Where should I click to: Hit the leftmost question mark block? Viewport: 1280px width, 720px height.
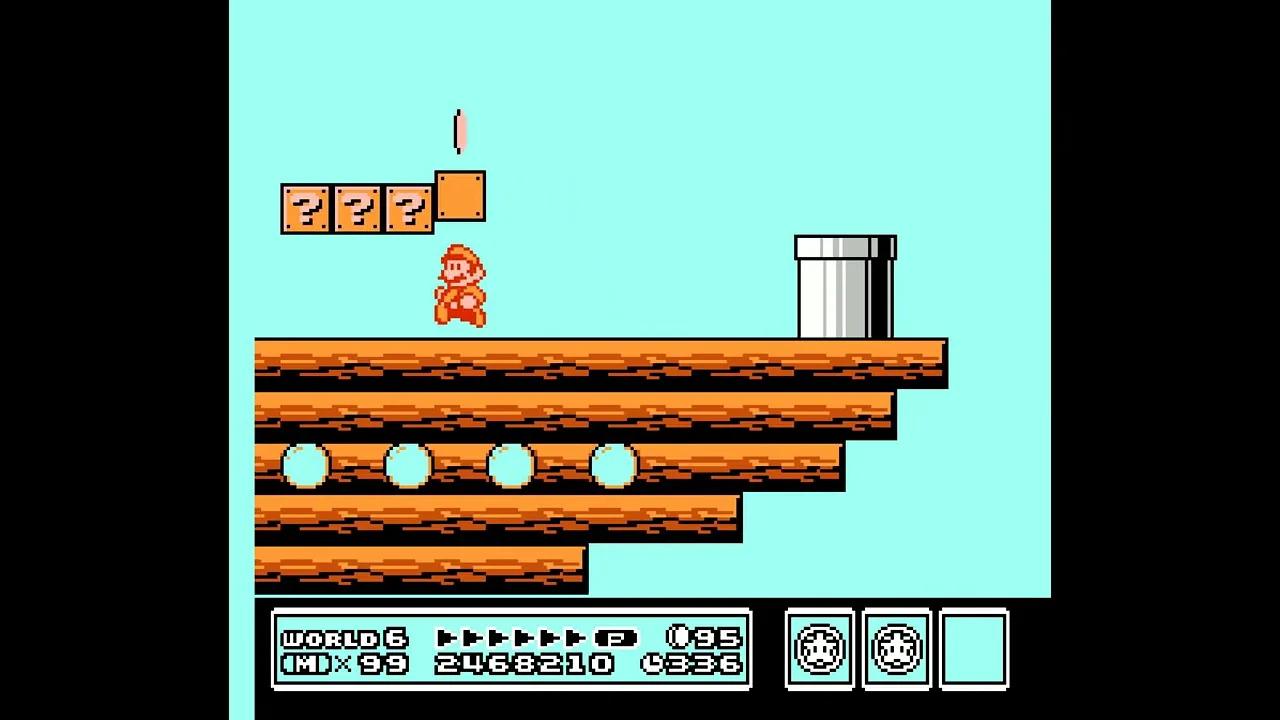[305, 207]
